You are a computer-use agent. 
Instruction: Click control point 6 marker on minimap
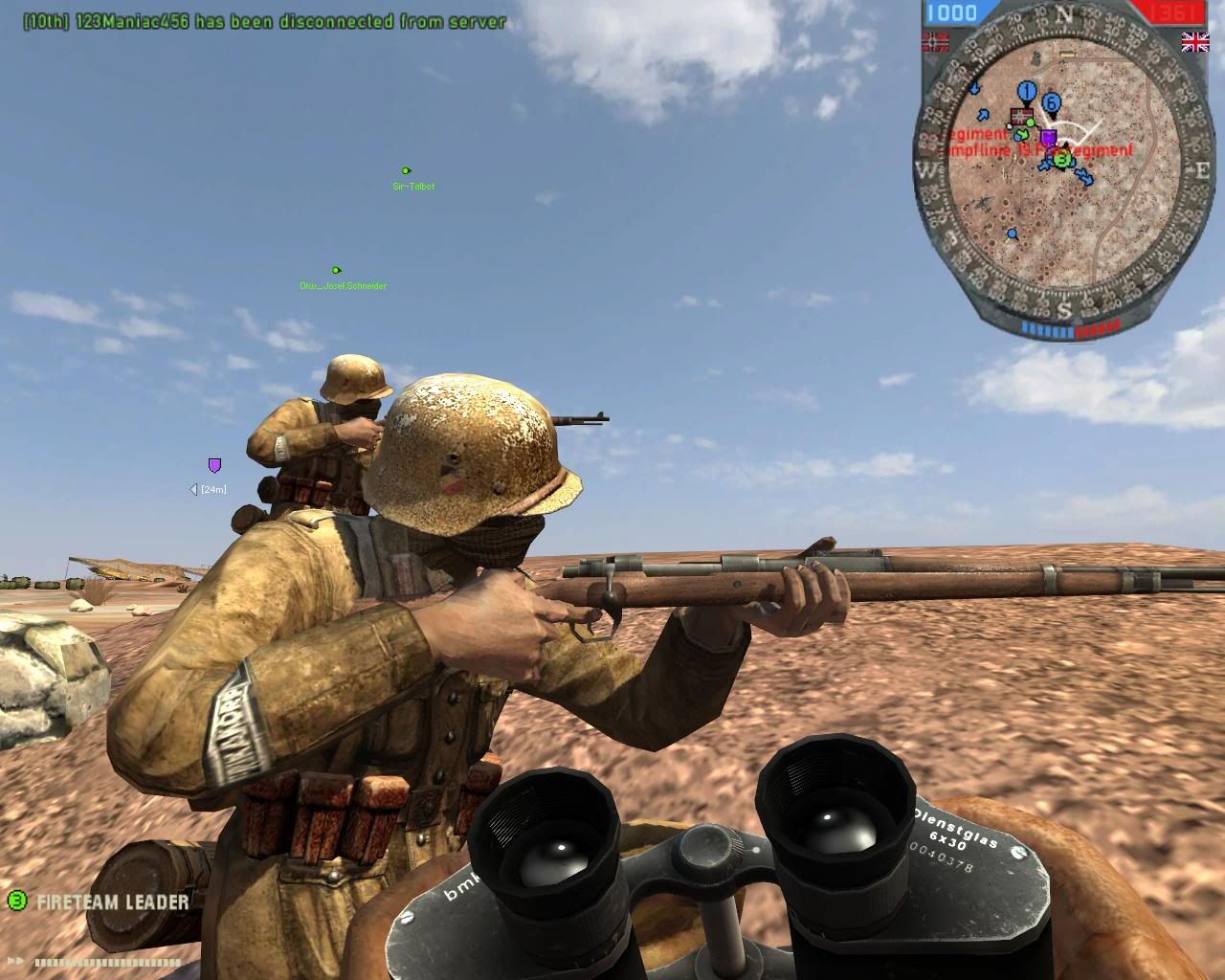[x=1050, y=101]
